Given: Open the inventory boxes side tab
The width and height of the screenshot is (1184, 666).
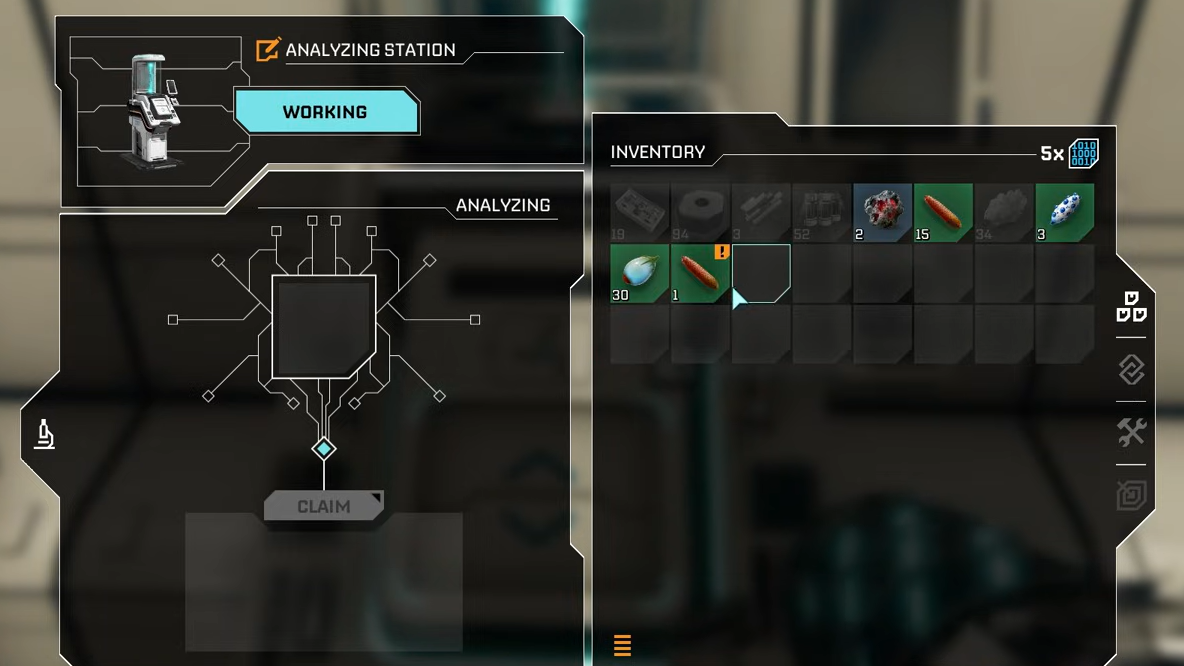Looking at the screenshot, I should pos(1131,307).
